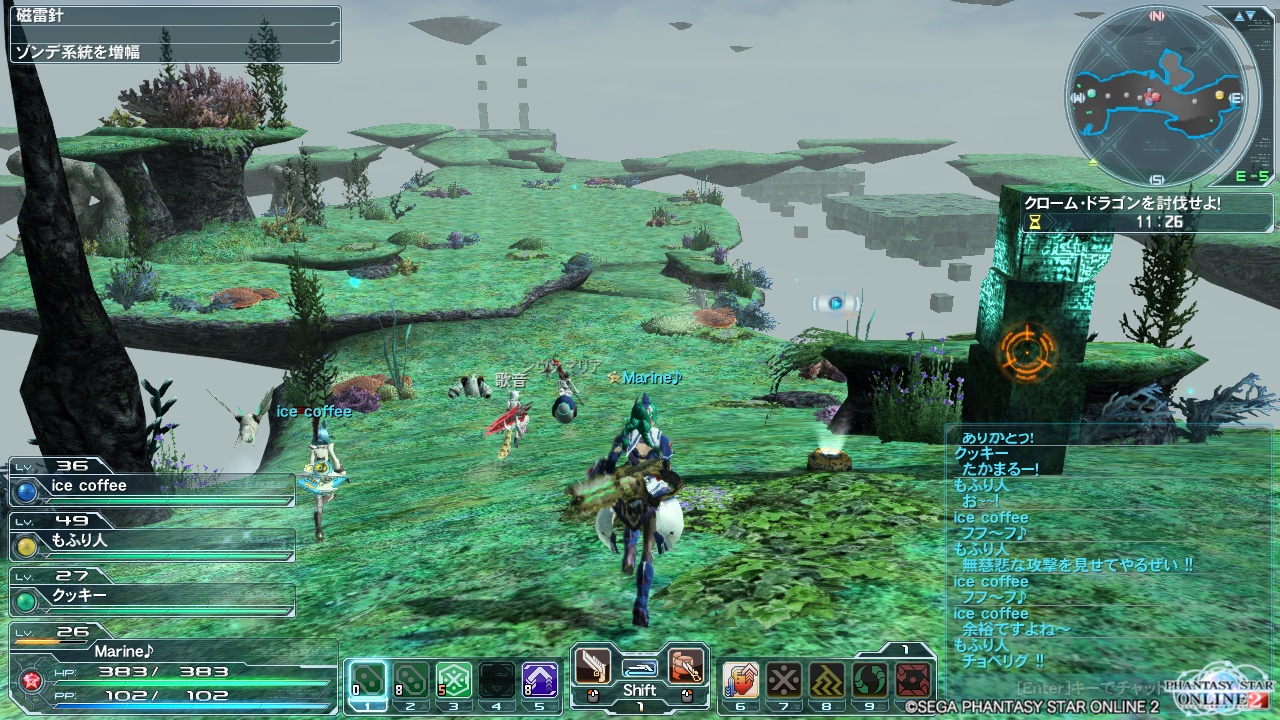Image resolution: width=1280 pixels, height=720 pixels.
Task: Activate the colorful arrow skill in slot 6
Action: (x=741, y=682)
